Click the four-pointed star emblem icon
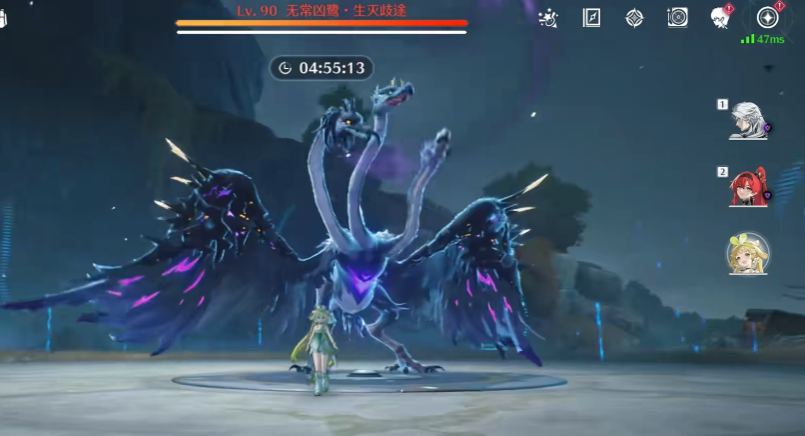Screen dimensions: 805x436 click(x=634, y=18)
